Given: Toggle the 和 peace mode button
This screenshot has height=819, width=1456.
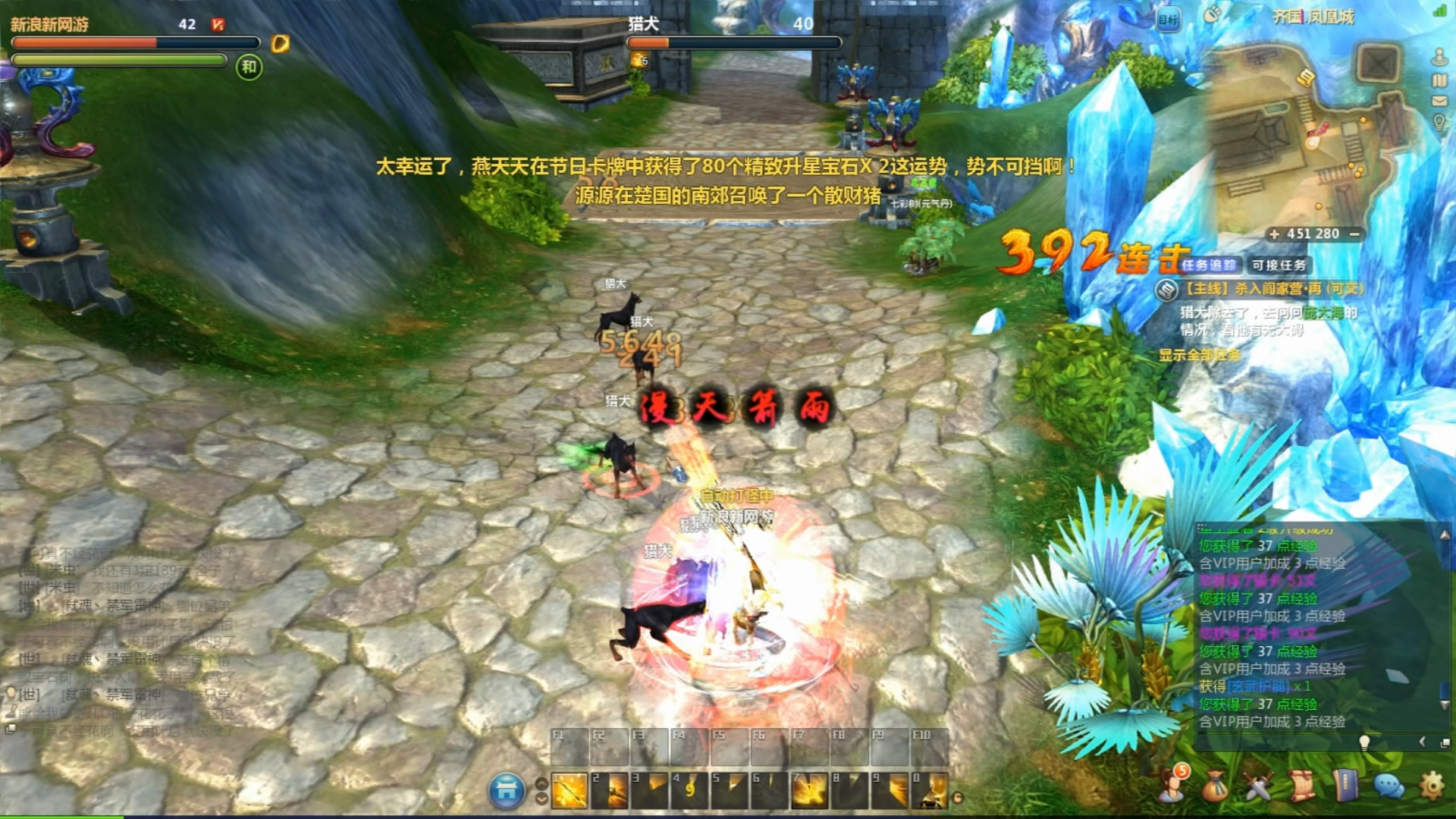Looking at the screenshot, I should pos(249,67).
